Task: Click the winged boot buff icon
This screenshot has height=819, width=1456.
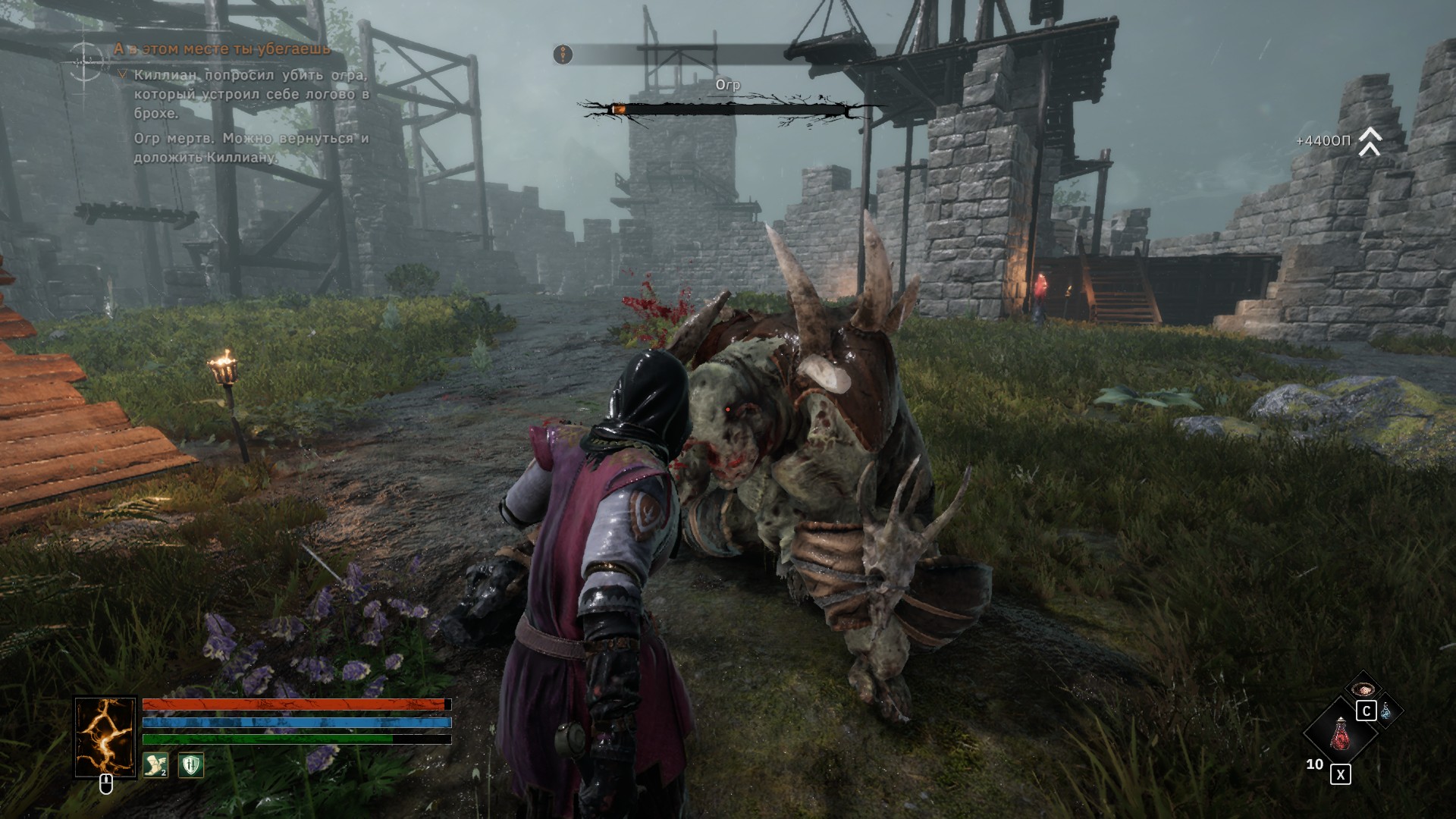Action: [155, 766]
